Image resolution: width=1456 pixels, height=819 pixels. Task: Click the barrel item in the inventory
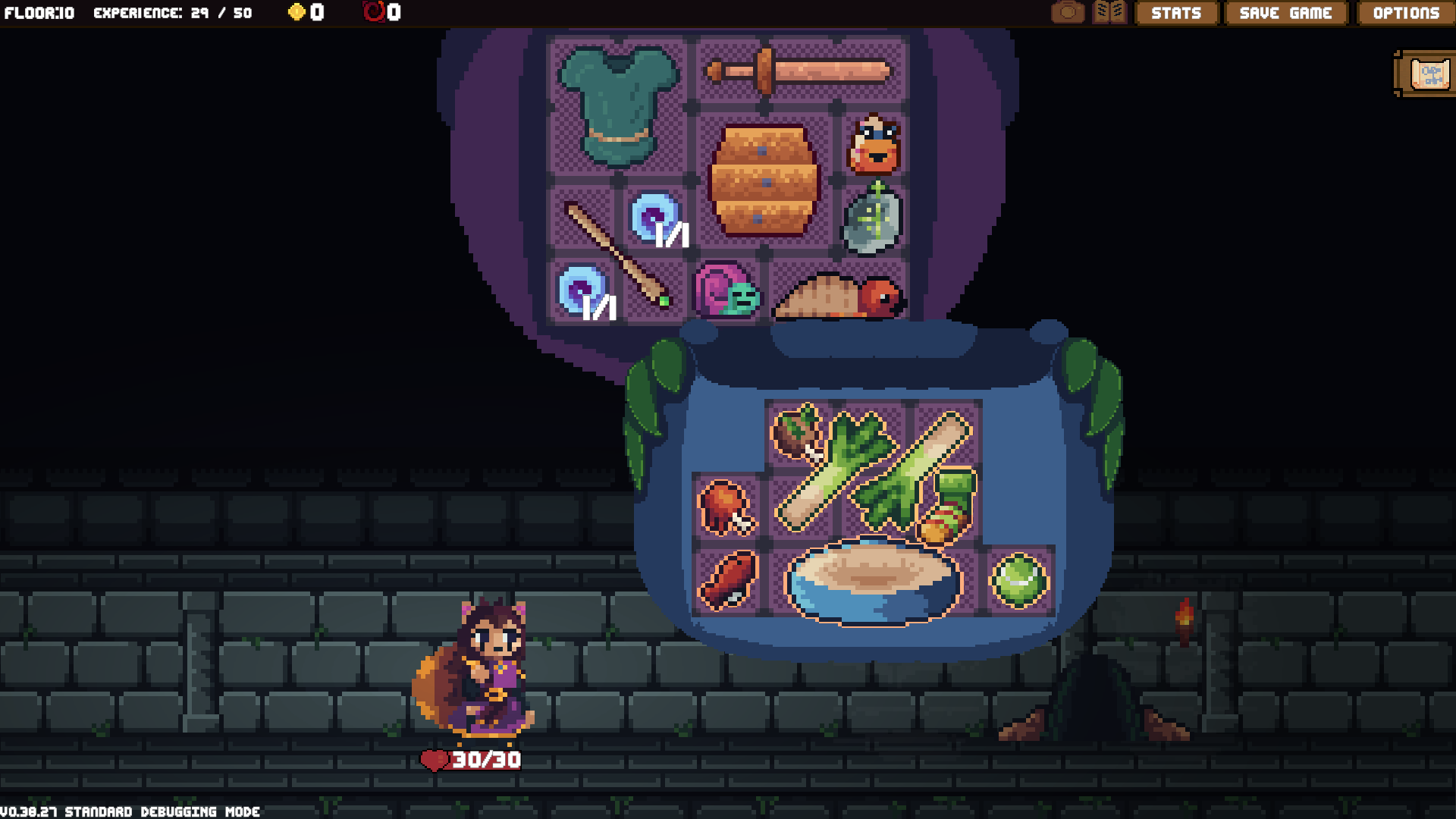pyautogui.click(x=764, y=178)
